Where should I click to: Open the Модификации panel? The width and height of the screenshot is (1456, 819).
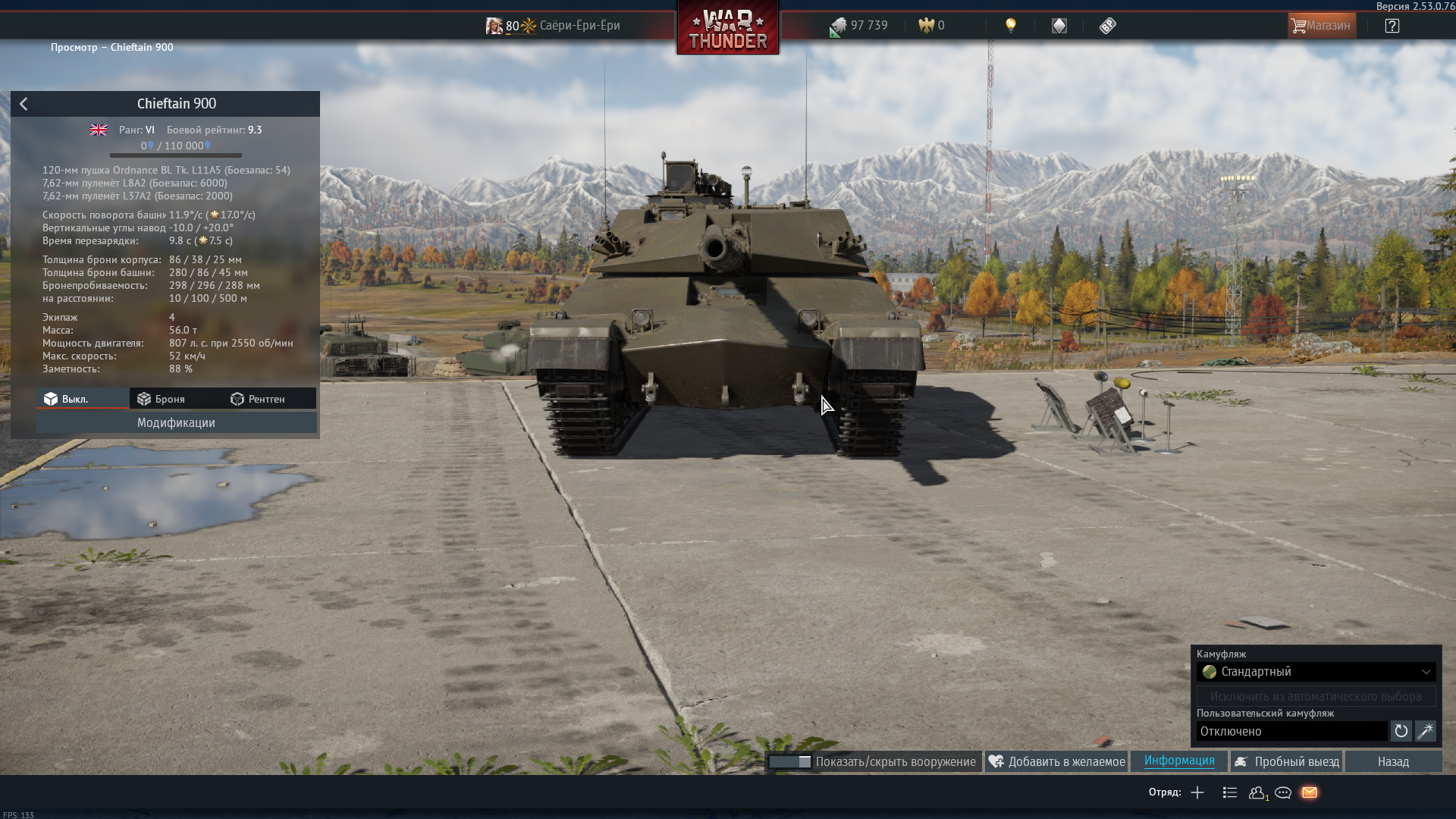176,422
